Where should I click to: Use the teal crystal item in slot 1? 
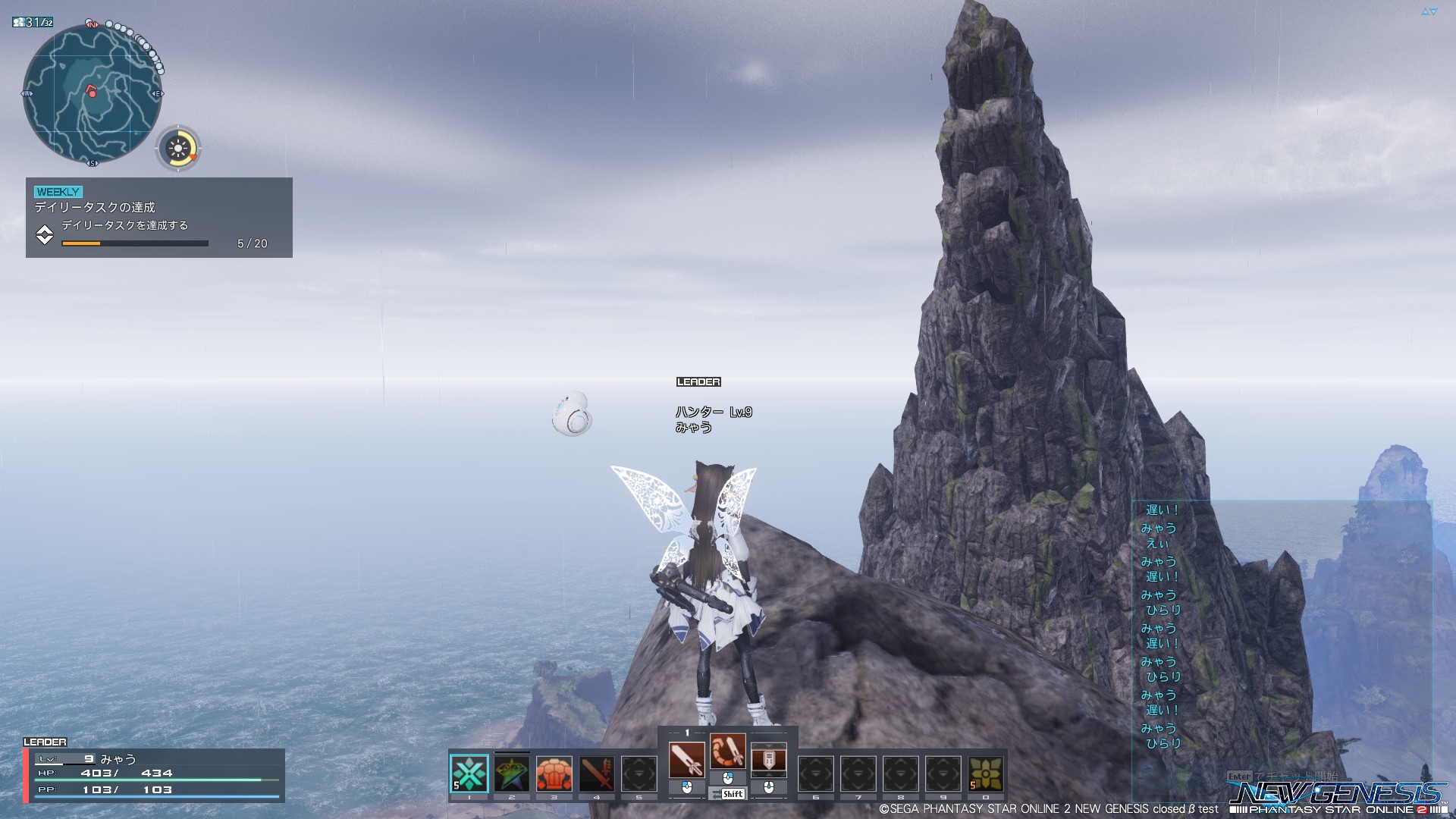[469, 773]
